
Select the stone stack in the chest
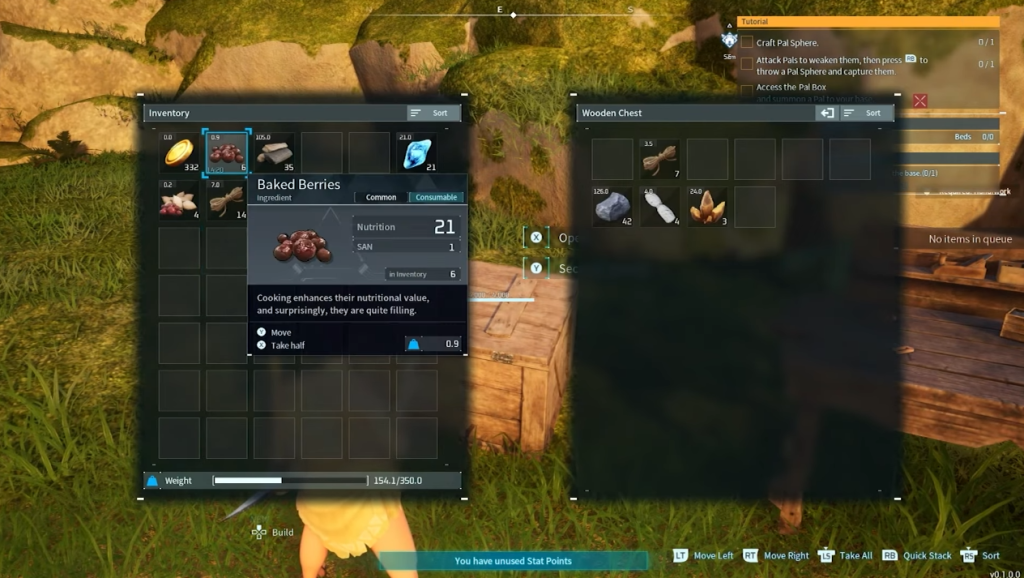pyautogui.click(x=612, y=206)
